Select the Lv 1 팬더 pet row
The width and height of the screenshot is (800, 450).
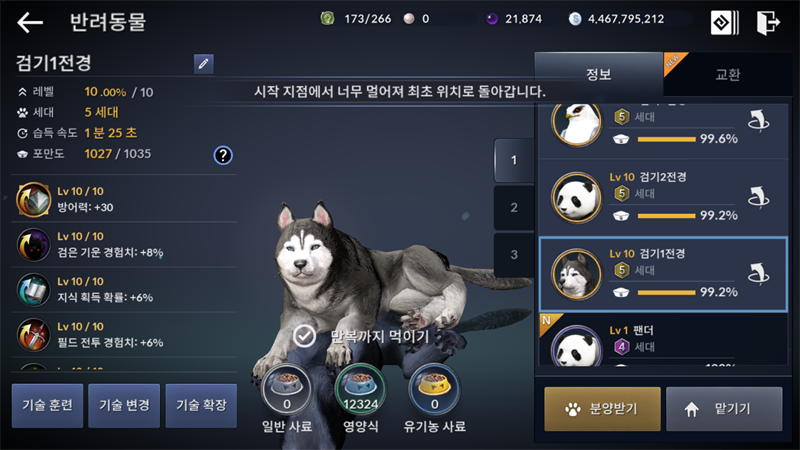click(x=662, y=342)
